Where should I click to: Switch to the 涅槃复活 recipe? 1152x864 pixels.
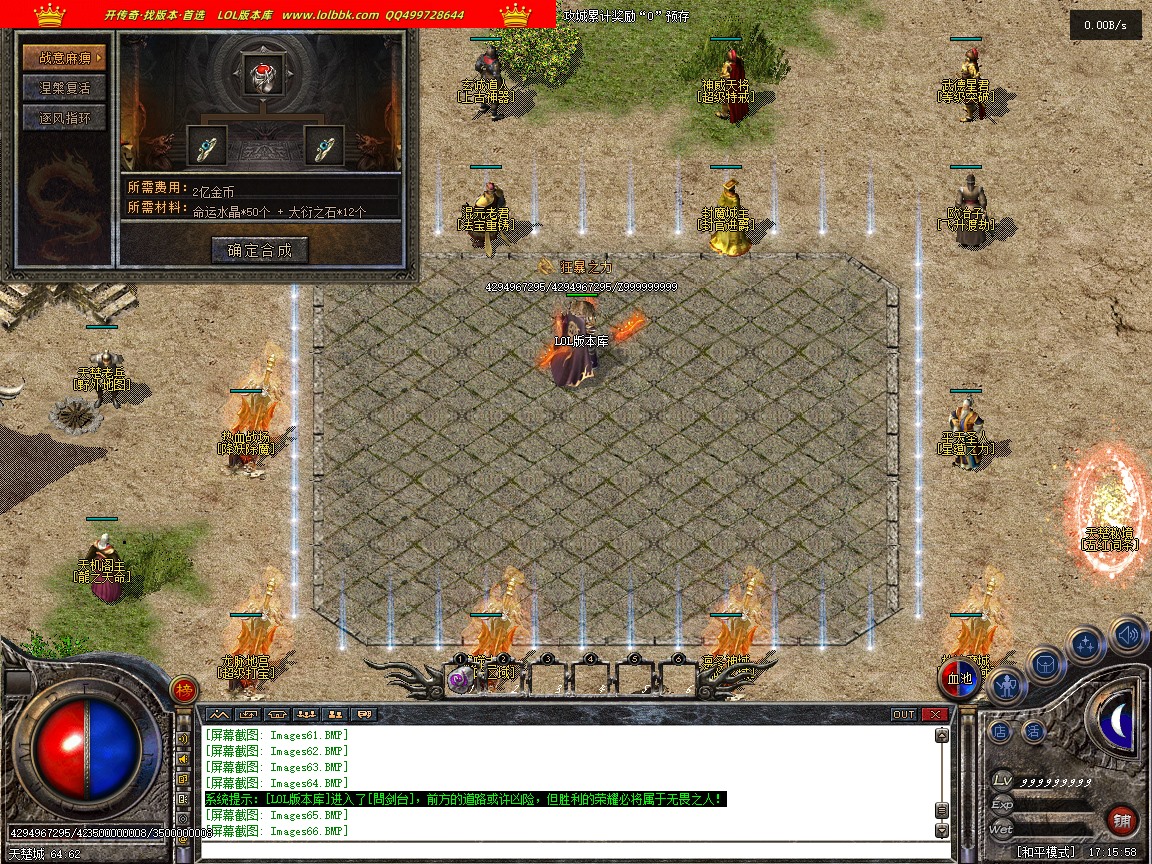(64, 88)
